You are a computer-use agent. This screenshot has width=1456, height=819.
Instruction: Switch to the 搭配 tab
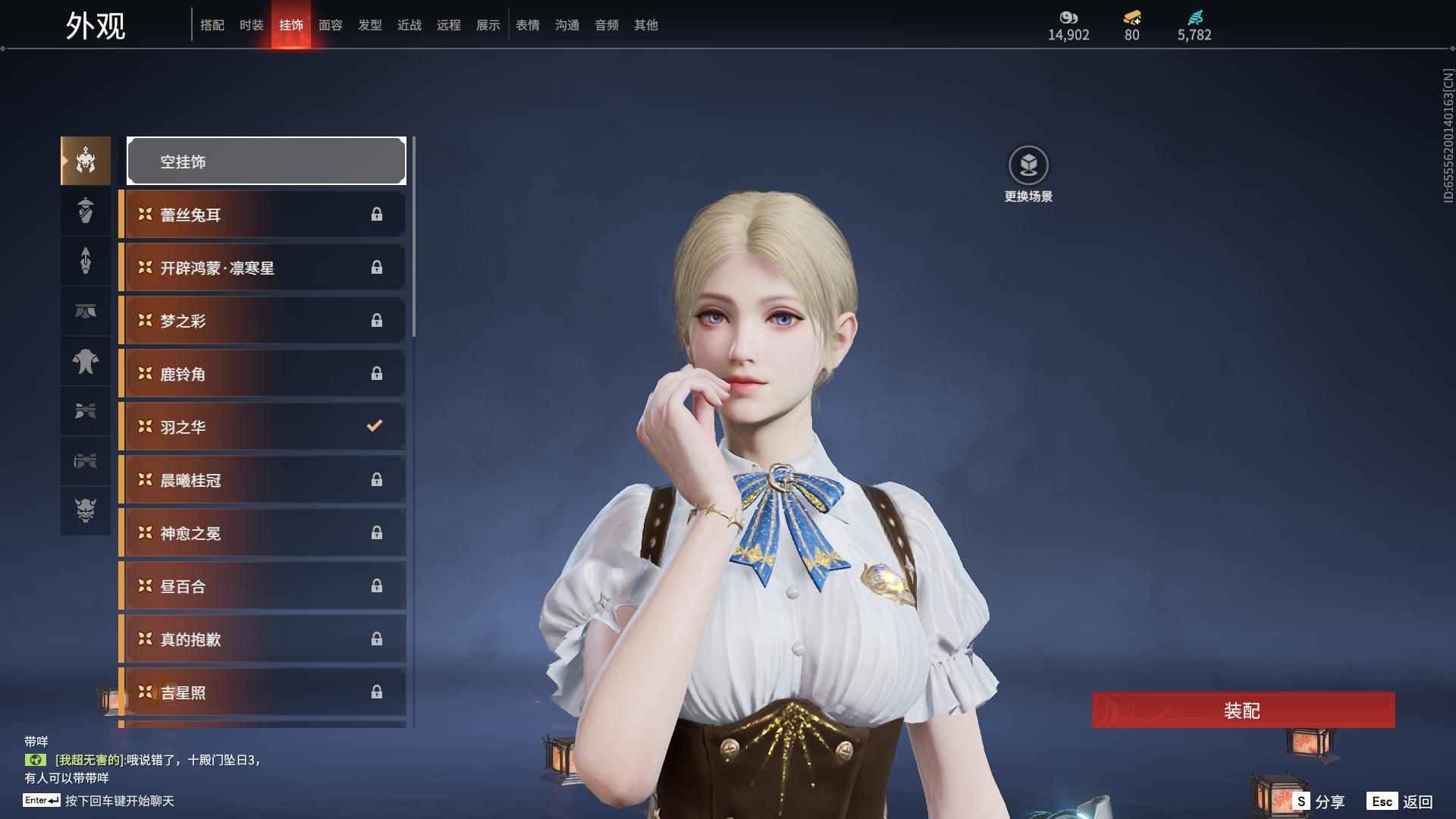tap(212, 25)
